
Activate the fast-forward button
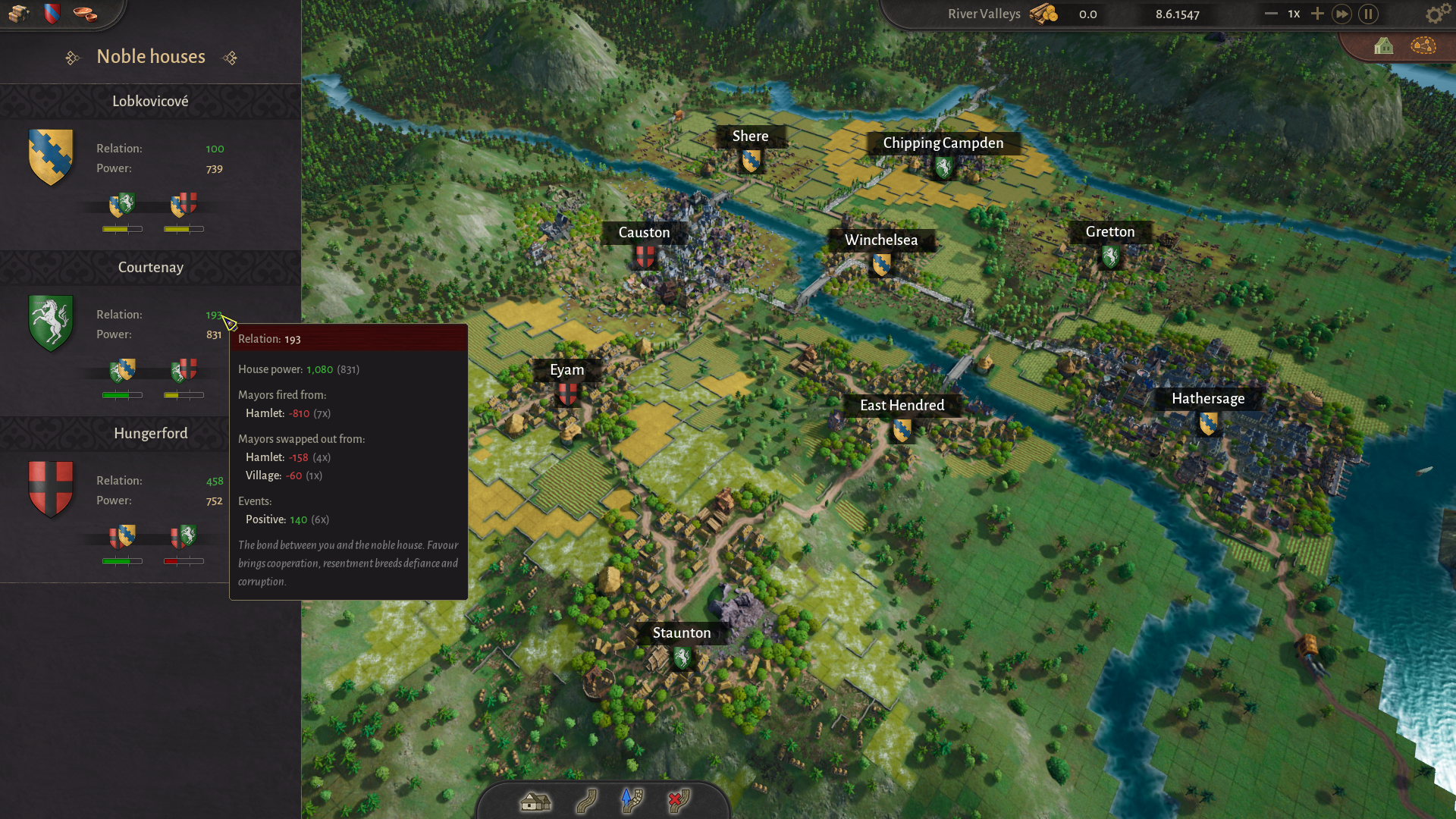(1341, 14)
